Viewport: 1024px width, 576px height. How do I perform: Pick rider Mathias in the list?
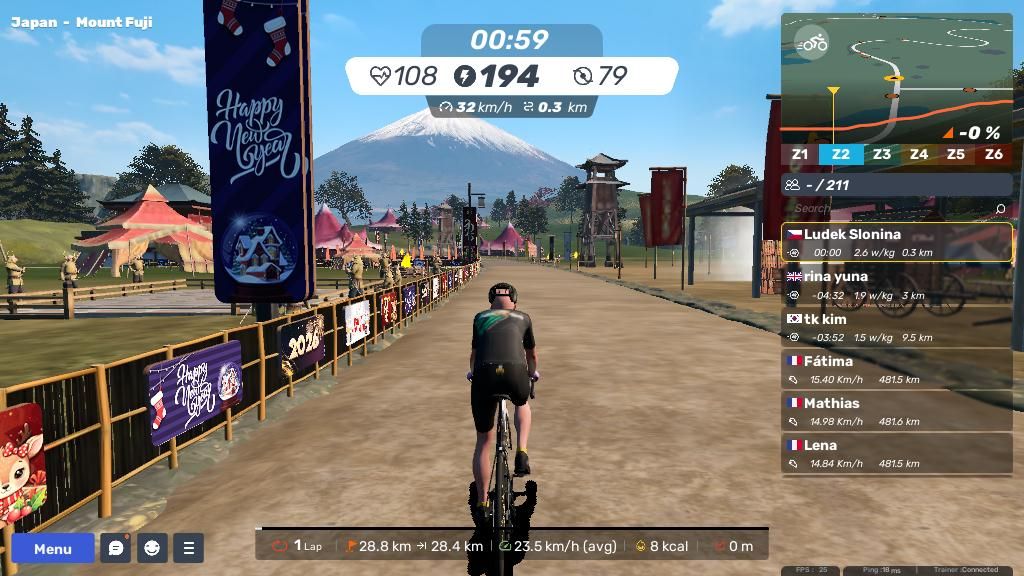[x=896, y=411]
